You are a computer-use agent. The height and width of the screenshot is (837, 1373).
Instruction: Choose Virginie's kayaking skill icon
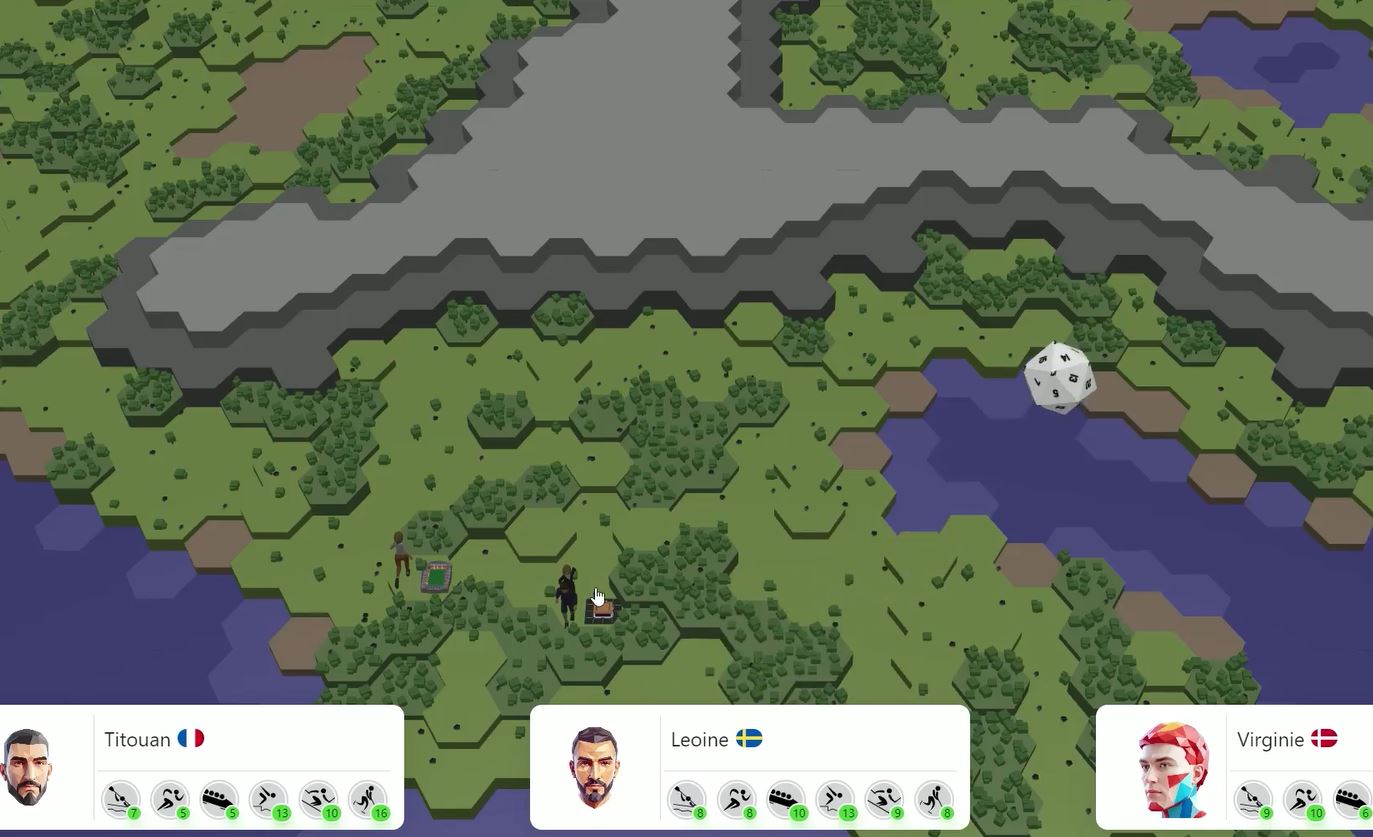point(1252,799)
